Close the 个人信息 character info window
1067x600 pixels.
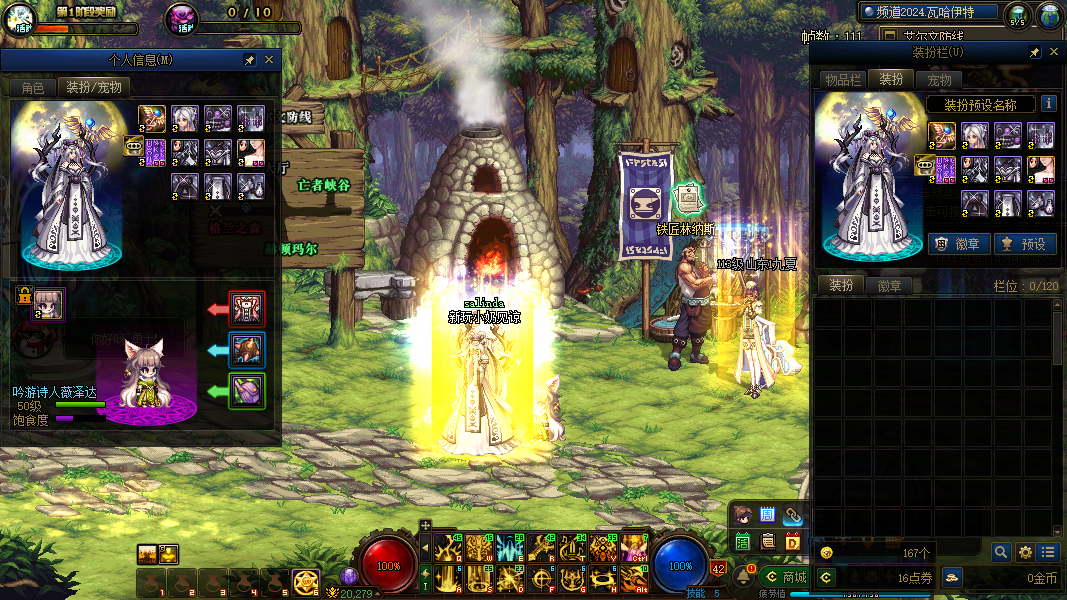click(268, 60)
